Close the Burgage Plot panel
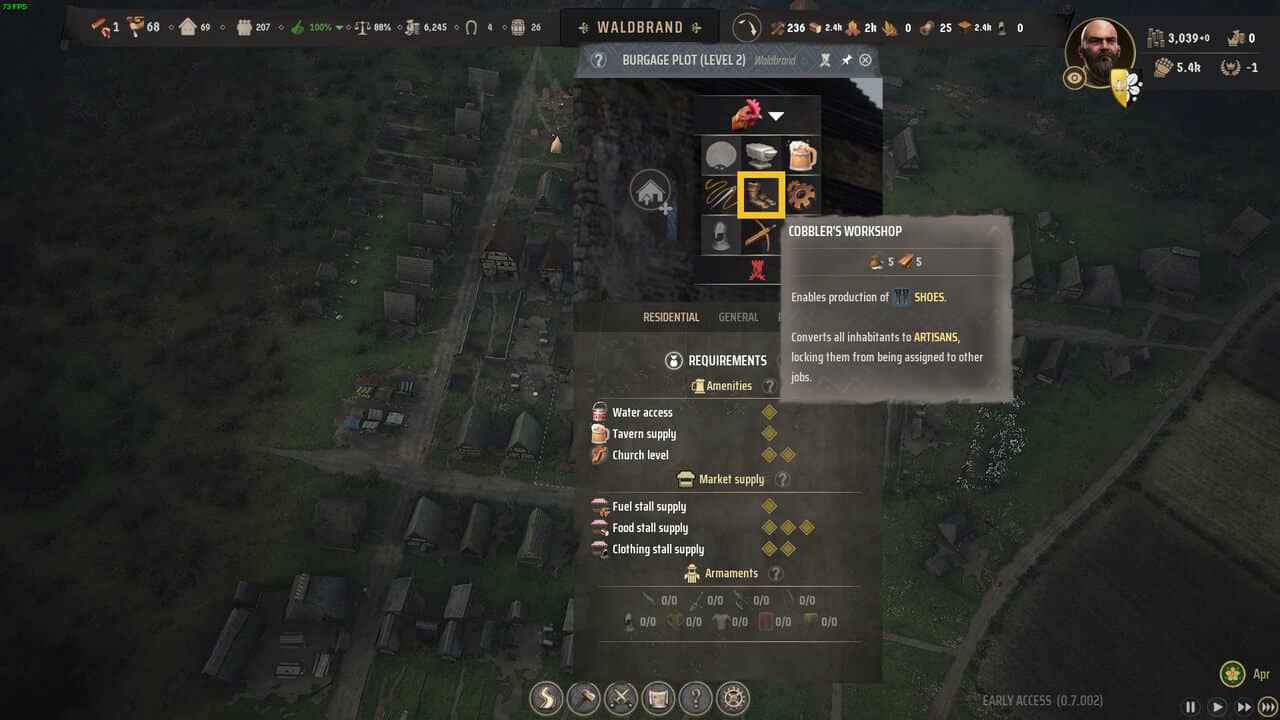 (x=865, y=60)
